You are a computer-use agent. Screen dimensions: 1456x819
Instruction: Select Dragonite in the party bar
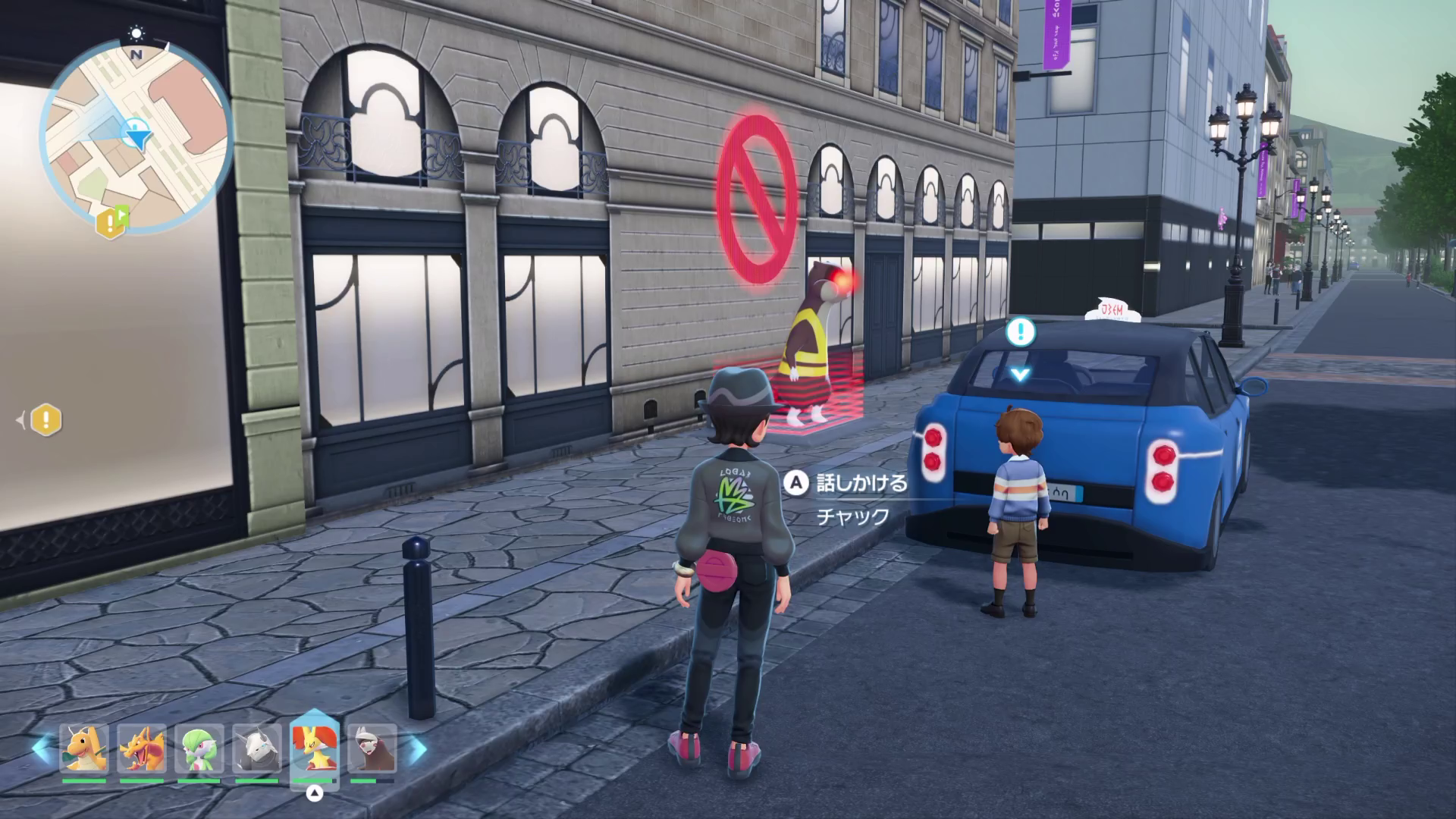(84, 749)
